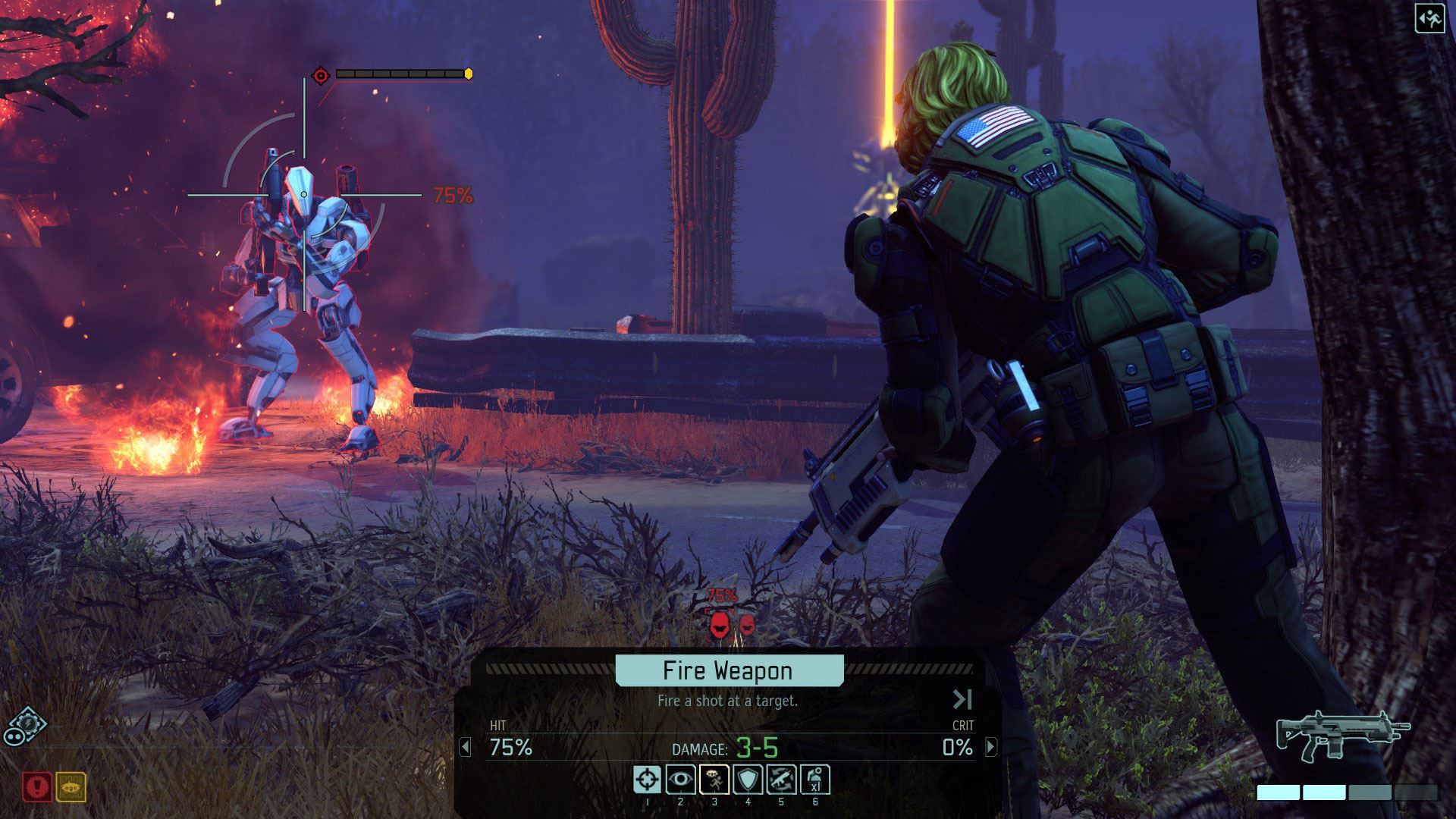Cycle to previous target with left arrow
The image size is (1456, 819).
point(466,747)
